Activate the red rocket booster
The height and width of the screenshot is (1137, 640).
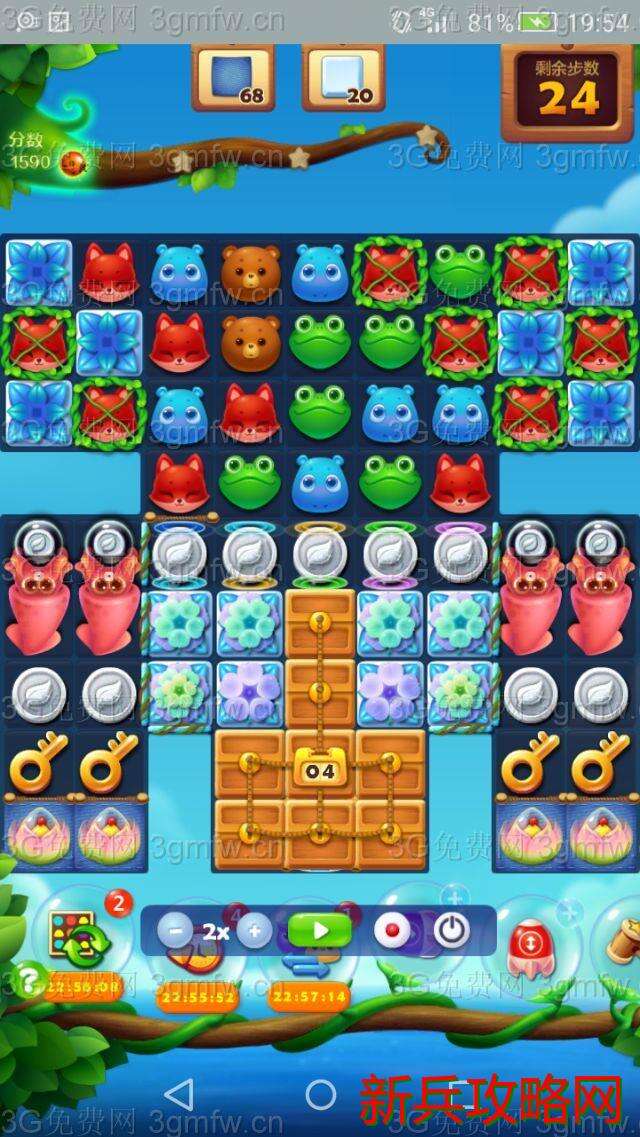click(x=527, y=944)
